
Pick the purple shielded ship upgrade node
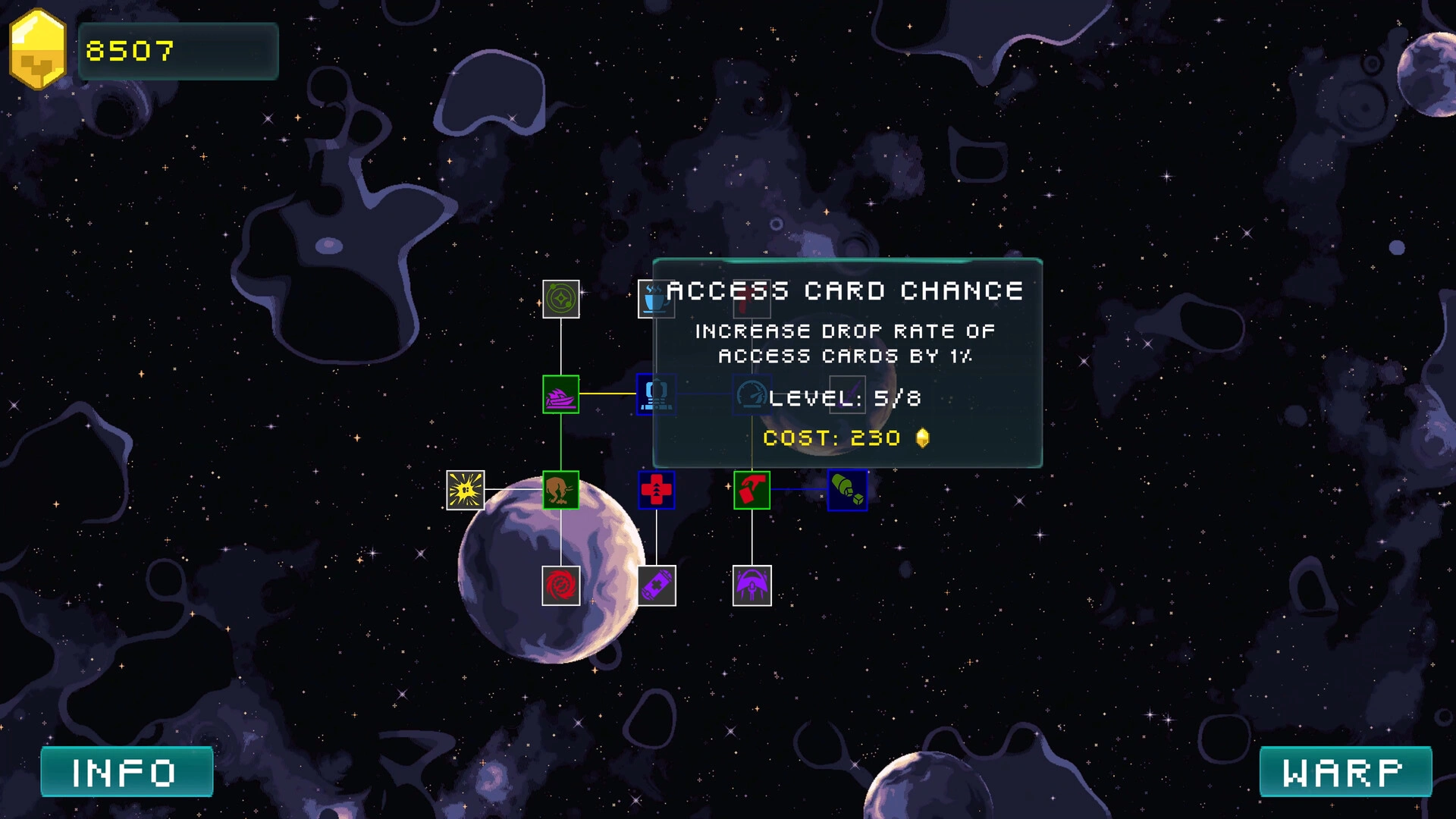click(752, 585)
